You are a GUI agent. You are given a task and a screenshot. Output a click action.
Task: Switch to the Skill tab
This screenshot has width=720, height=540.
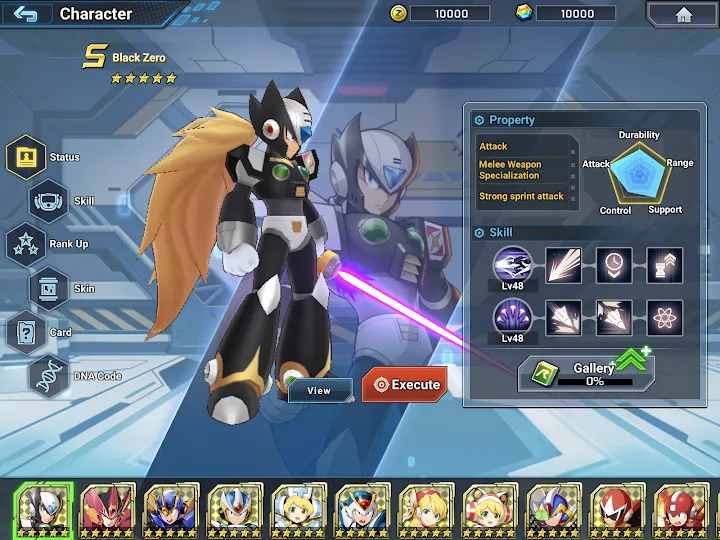[x=49, y=201]
